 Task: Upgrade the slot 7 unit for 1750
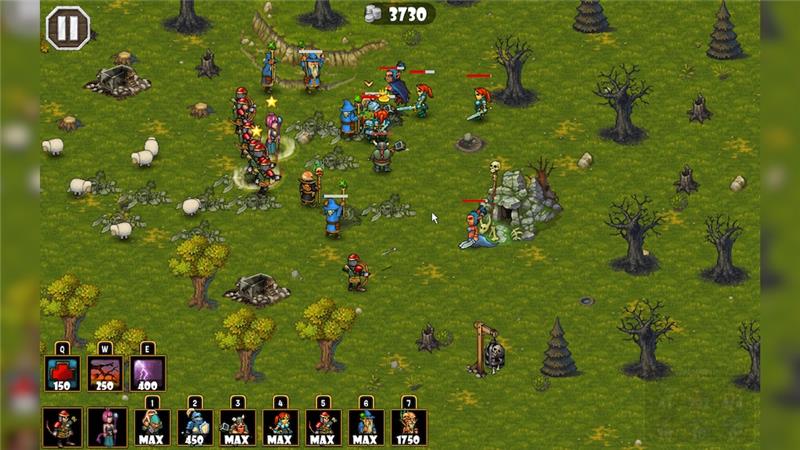tap(409, 427)
